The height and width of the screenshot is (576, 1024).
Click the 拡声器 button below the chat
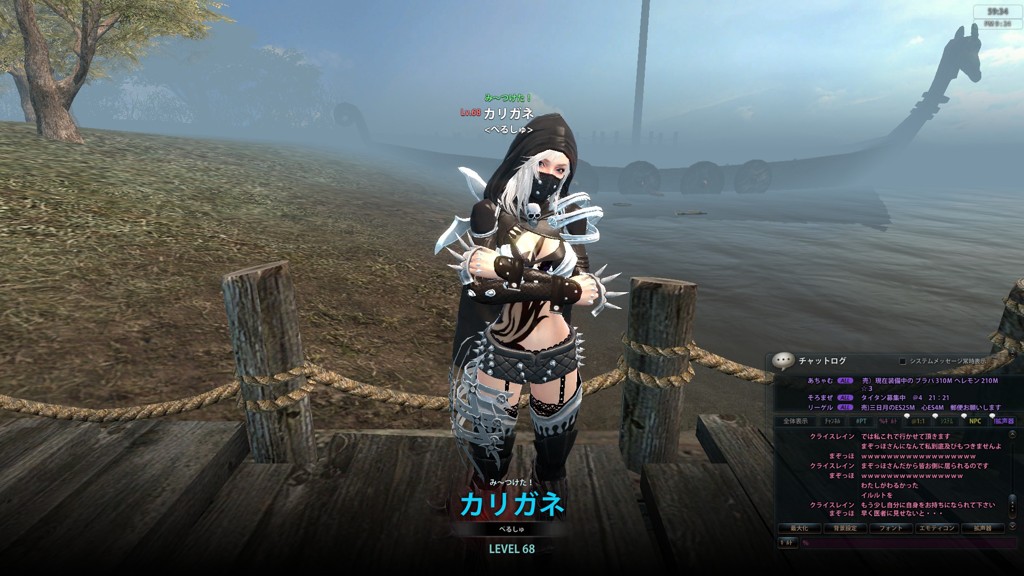(982, 528)
